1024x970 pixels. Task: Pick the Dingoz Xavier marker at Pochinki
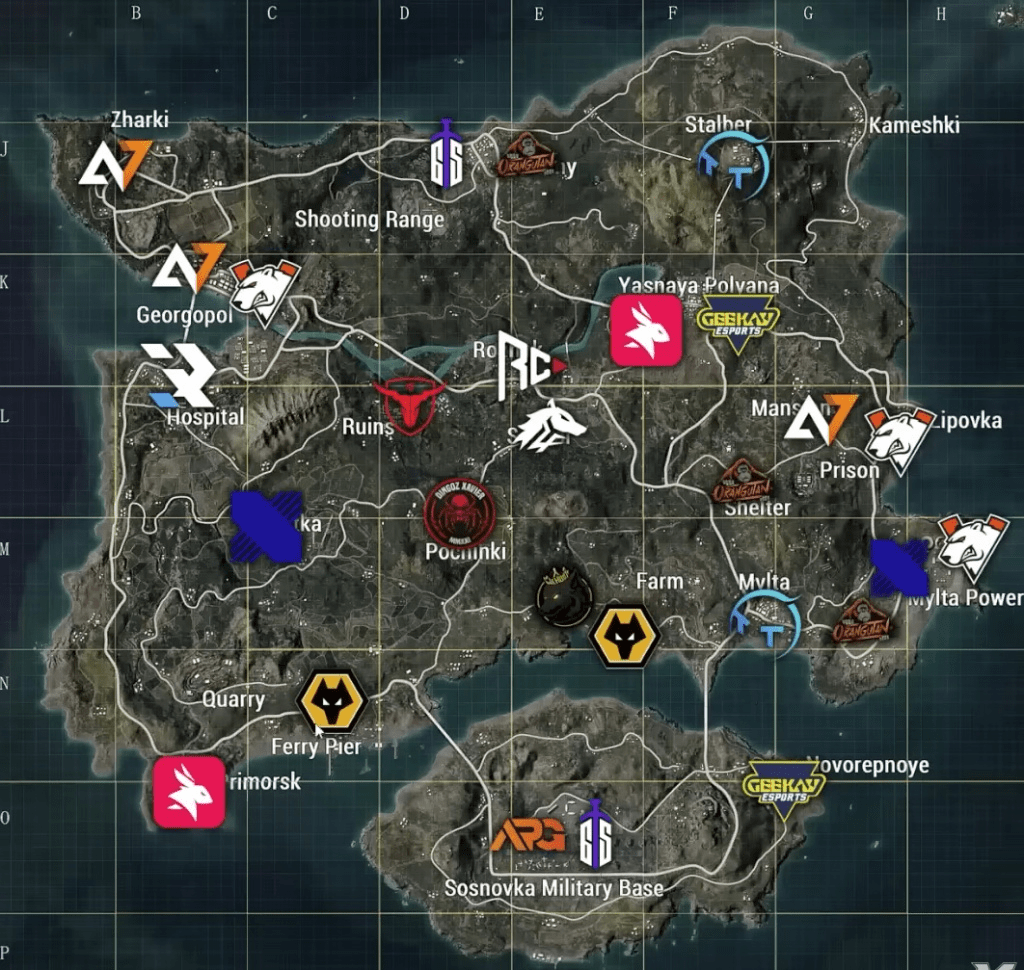[x=459, y=514]
